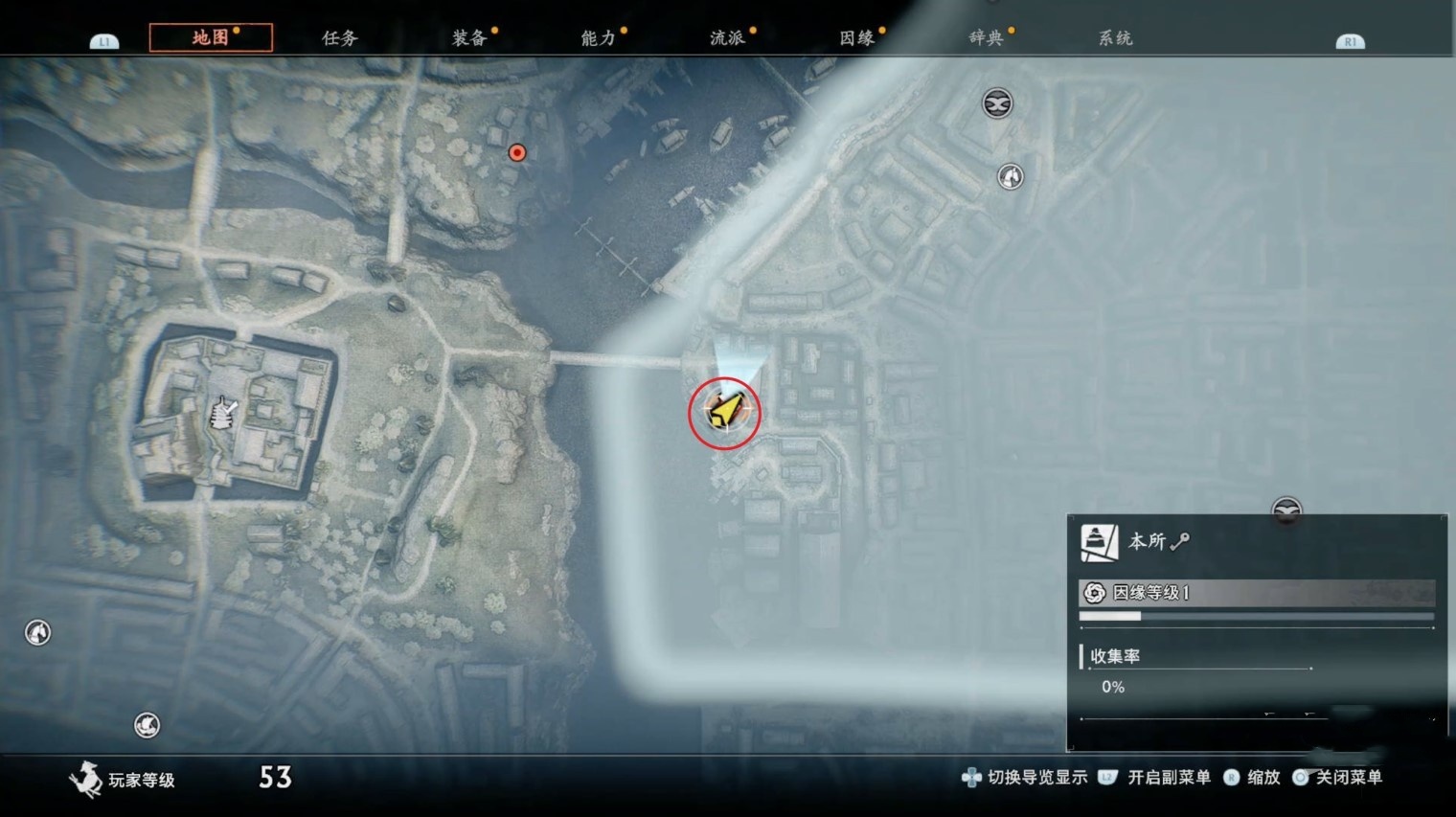Screen dimensions: 1456x817
Task: Click the castle tower map marker
Action: tap(222, 415)
